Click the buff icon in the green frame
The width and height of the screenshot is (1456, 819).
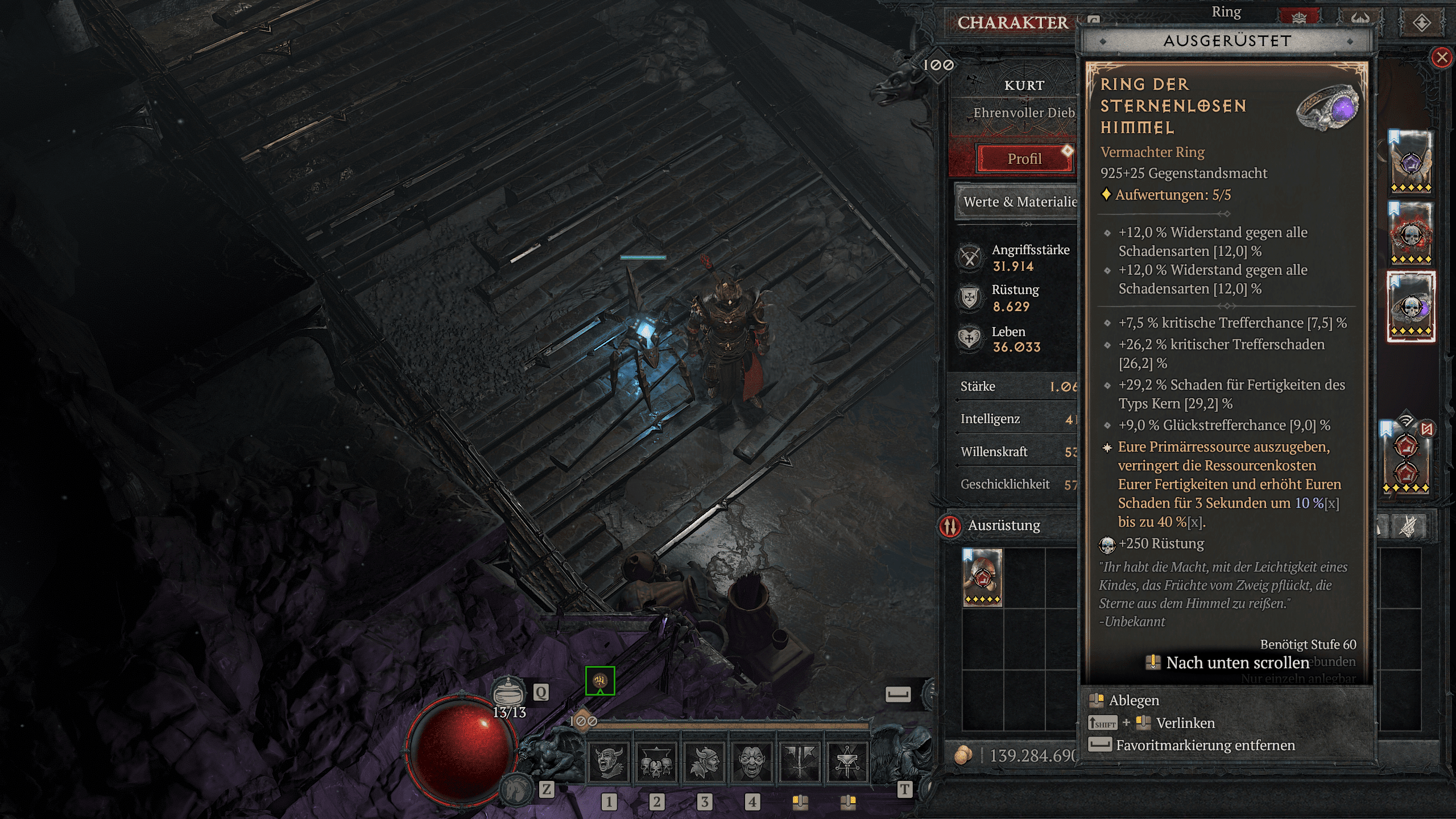(600, 680)
